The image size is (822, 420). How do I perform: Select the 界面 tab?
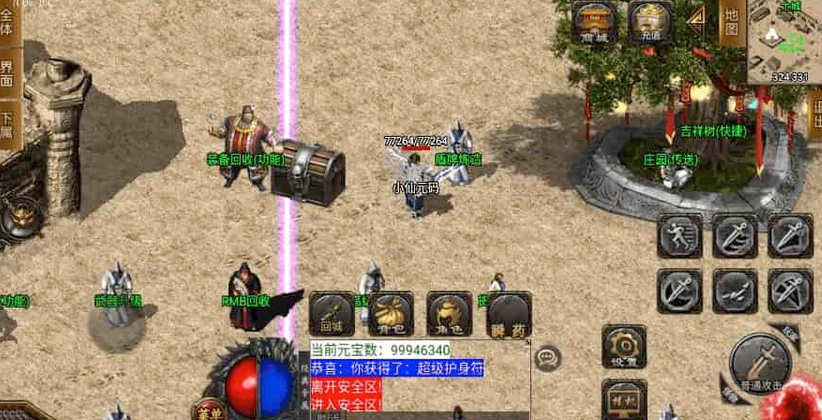click(7, 72)
